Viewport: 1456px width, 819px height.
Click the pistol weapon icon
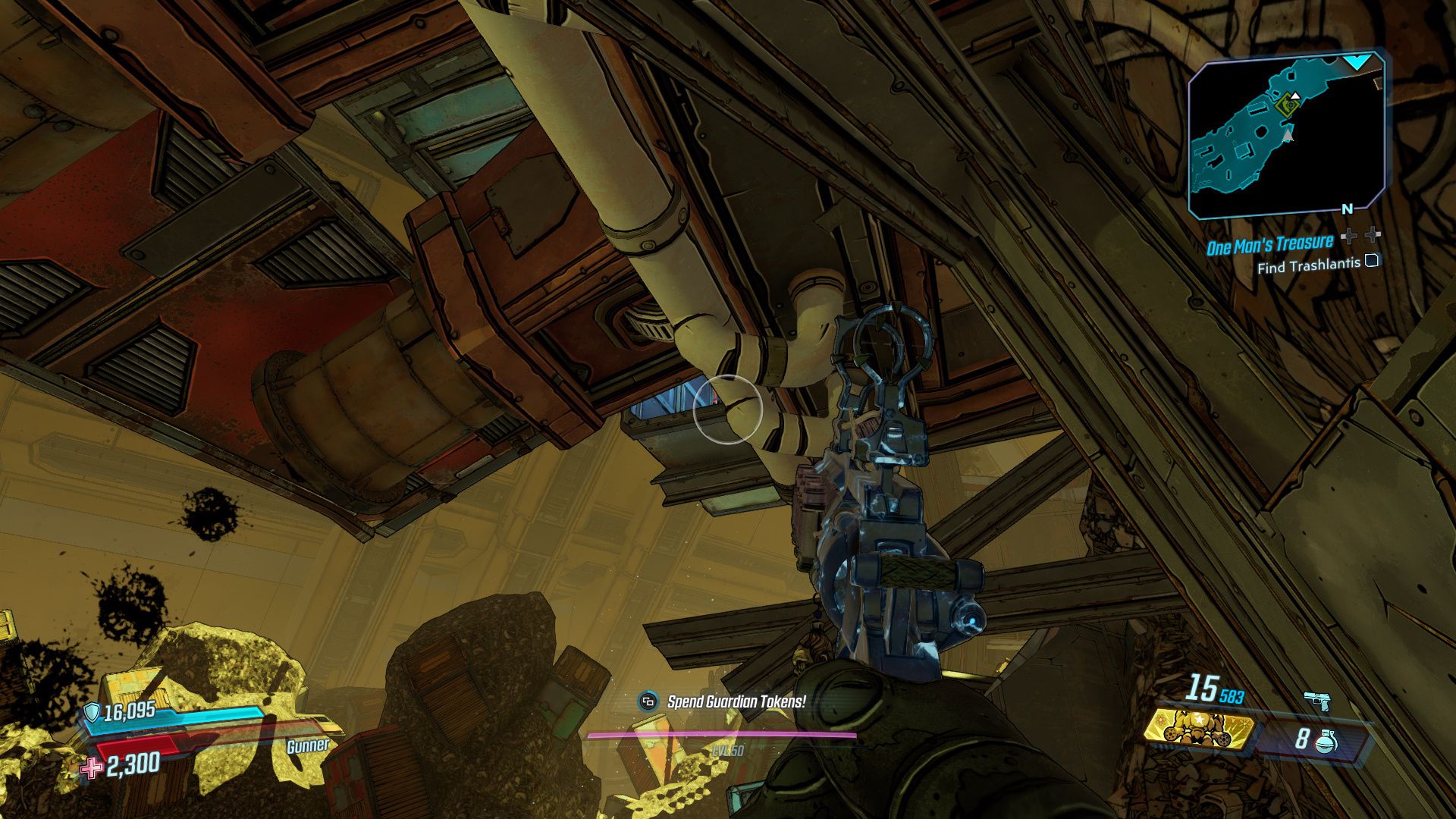pyautogui.click(x=1318, y=698)
